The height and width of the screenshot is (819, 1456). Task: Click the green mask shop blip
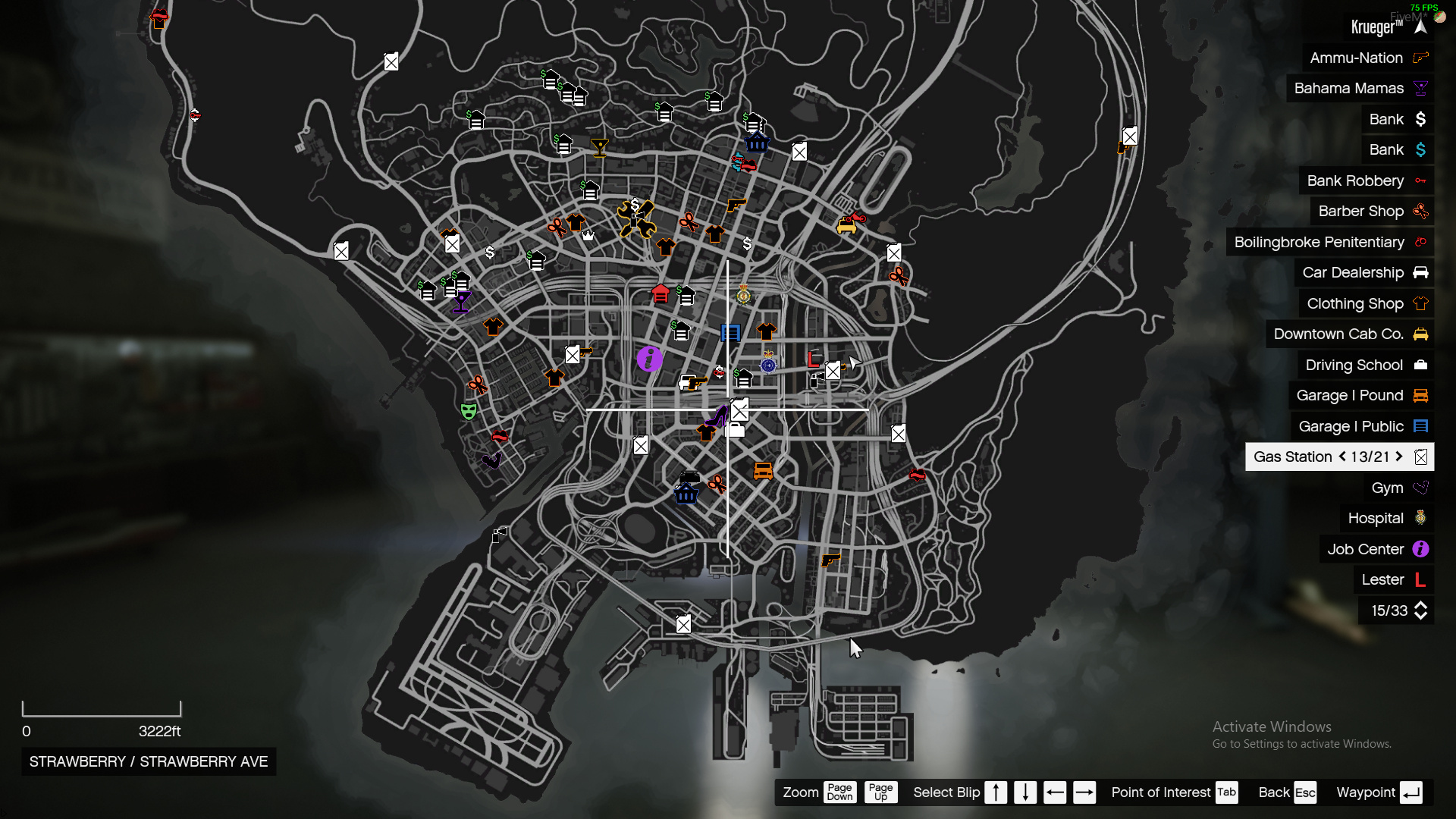click(x=469, y=411)
